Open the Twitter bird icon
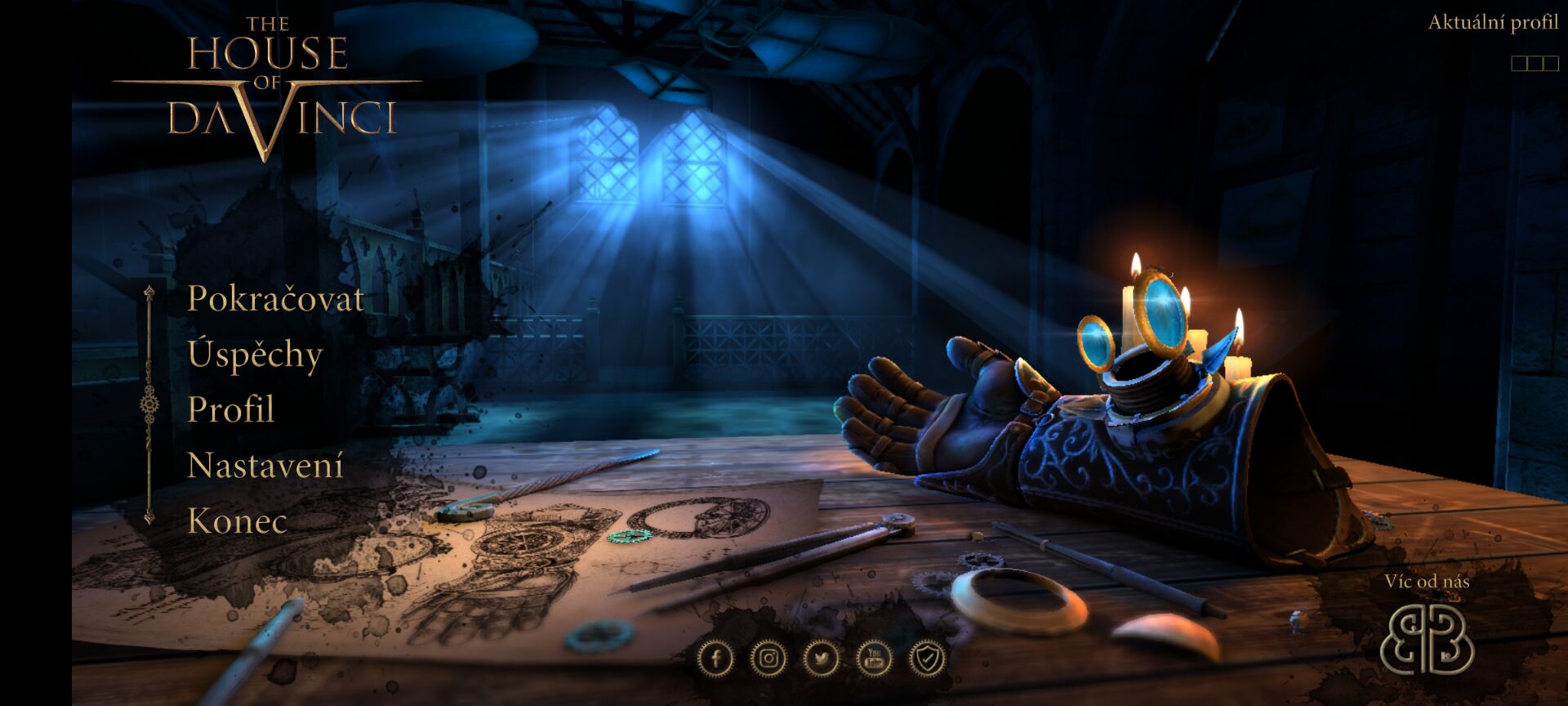The image size is (1568, 706). 821,658
